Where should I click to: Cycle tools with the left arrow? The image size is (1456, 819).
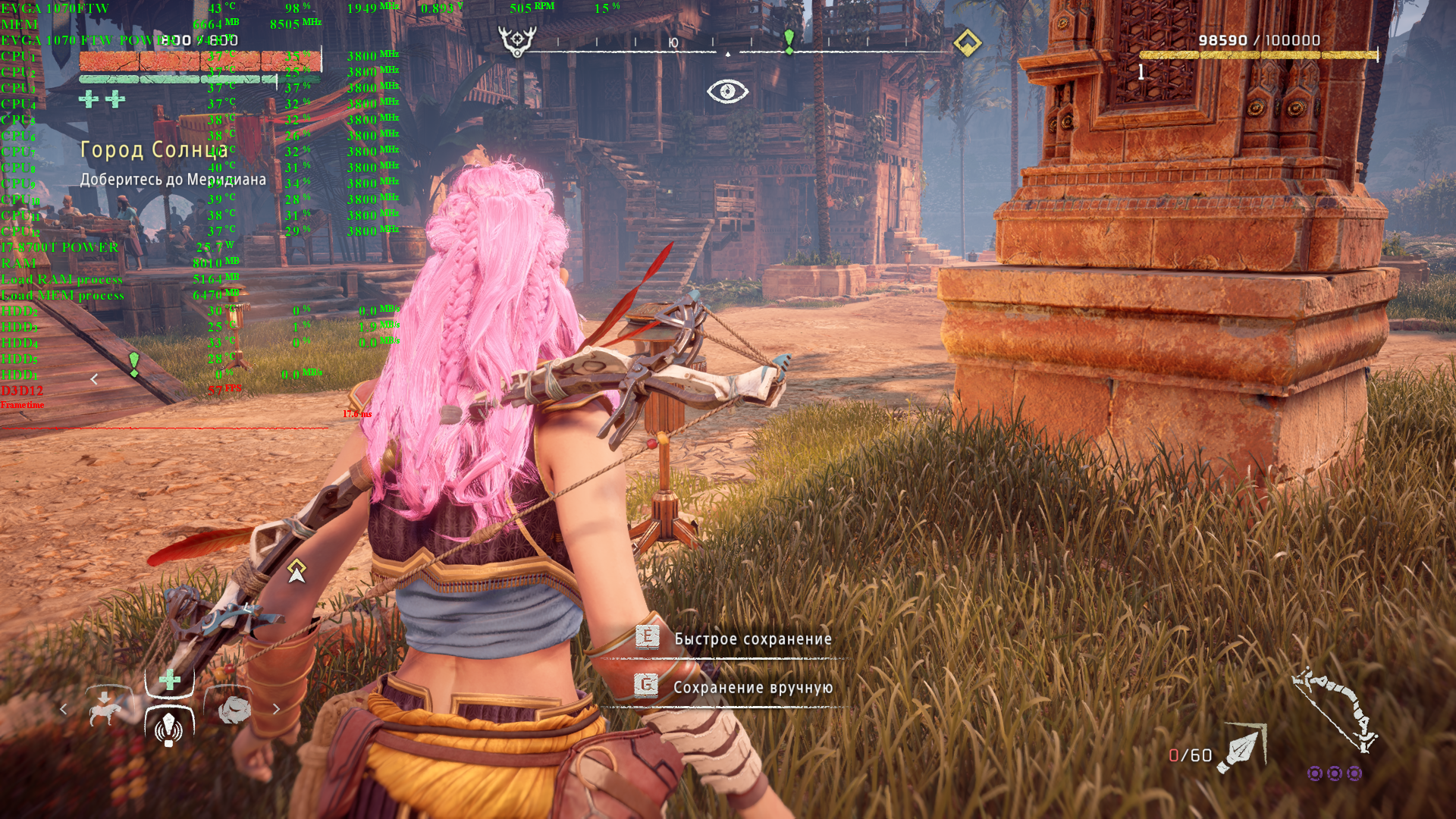click(x=64, y=709)
